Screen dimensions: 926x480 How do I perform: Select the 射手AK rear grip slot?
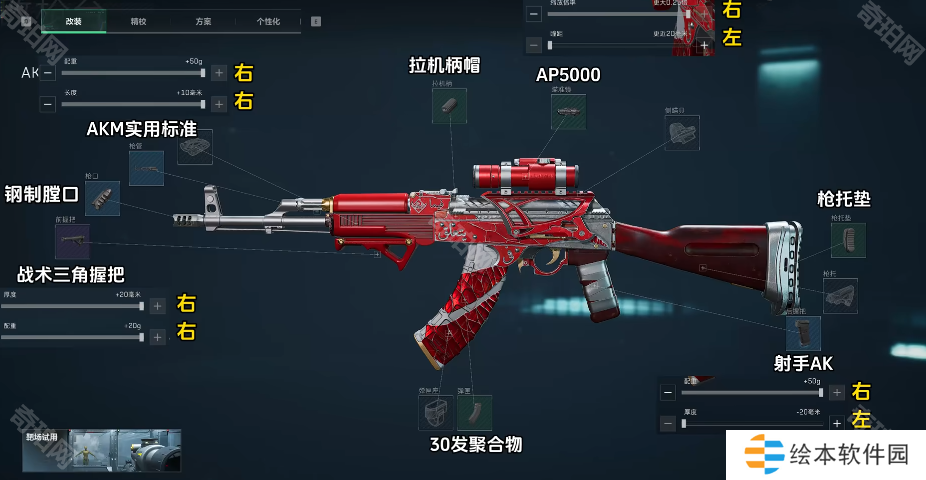point(803,333)
